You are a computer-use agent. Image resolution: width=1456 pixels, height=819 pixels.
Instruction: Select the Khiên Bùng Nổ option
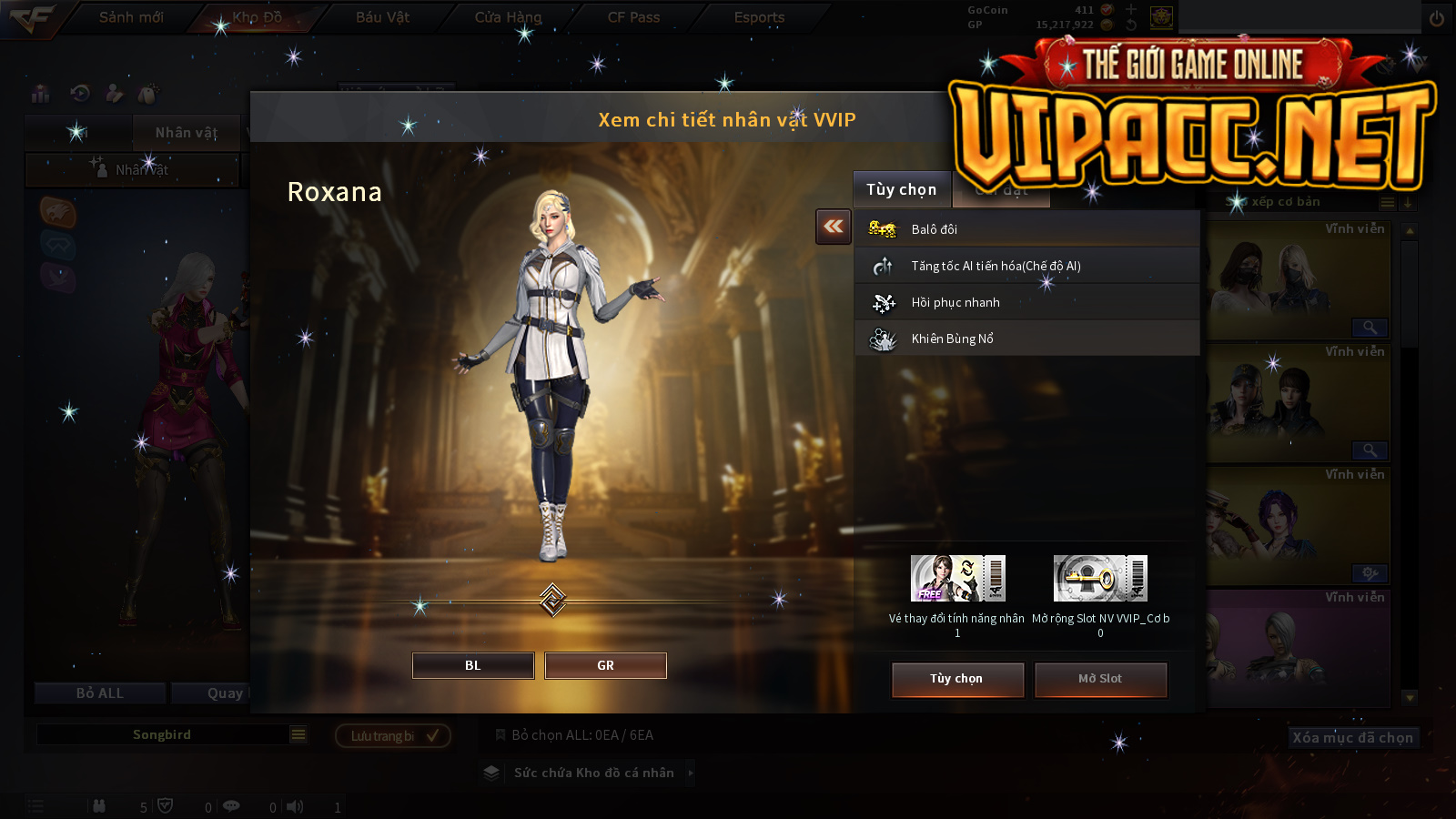(1026, 339)
